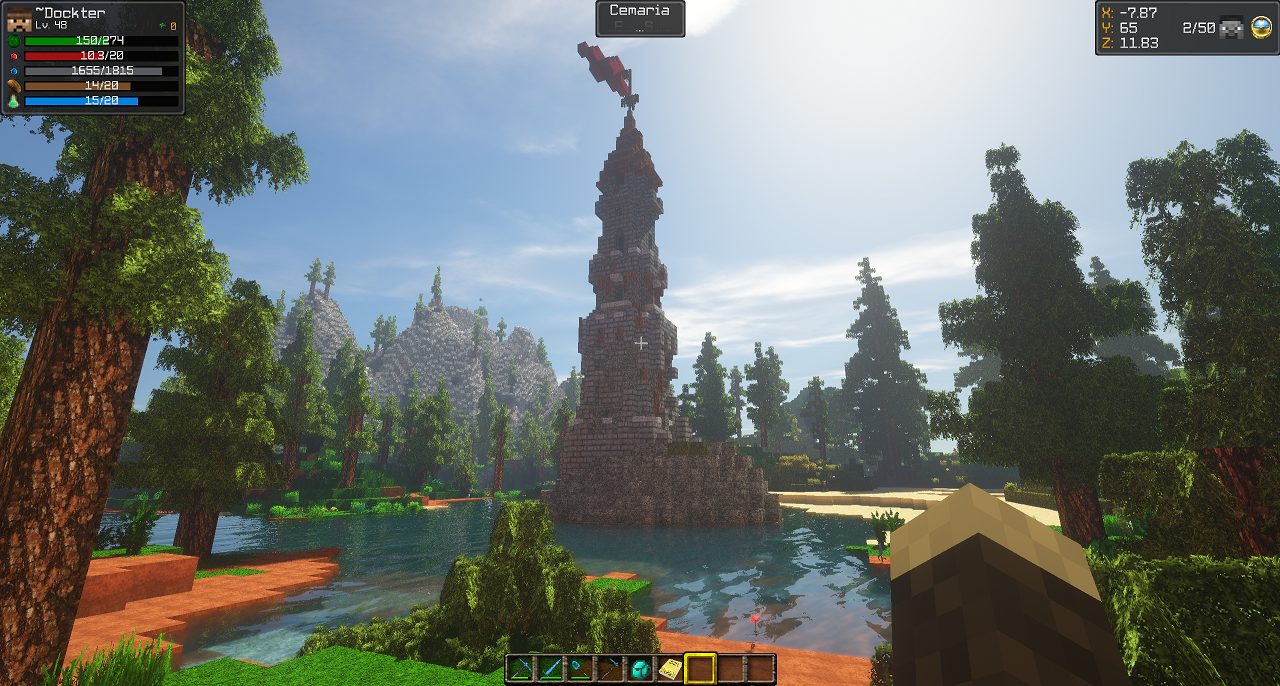Screen dimensions: 1280x686
Task: Click the Dockter player head portrait
Action: point(19,18)
